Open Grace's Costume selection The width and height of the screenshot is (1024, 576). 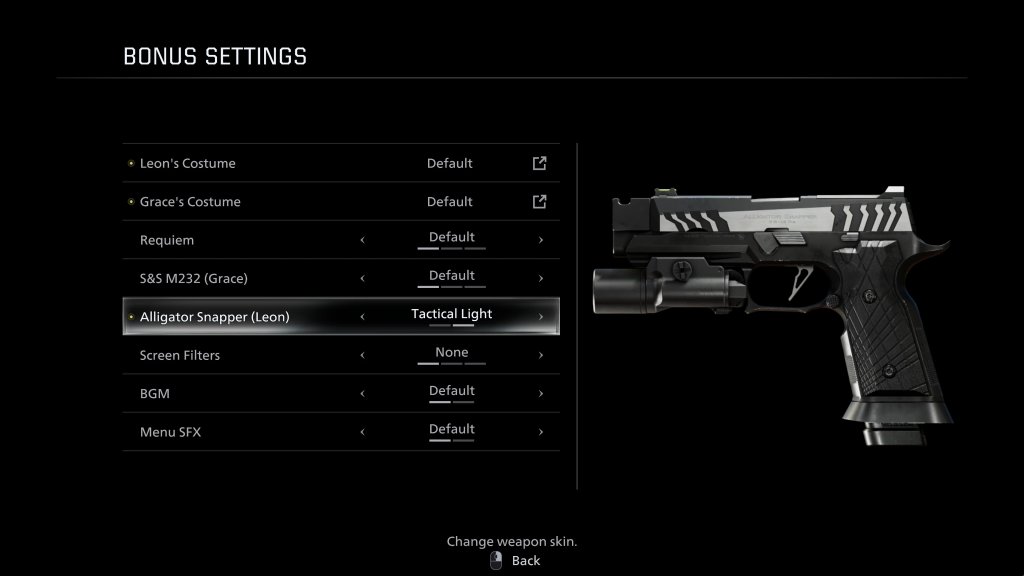tap(539, 202)
